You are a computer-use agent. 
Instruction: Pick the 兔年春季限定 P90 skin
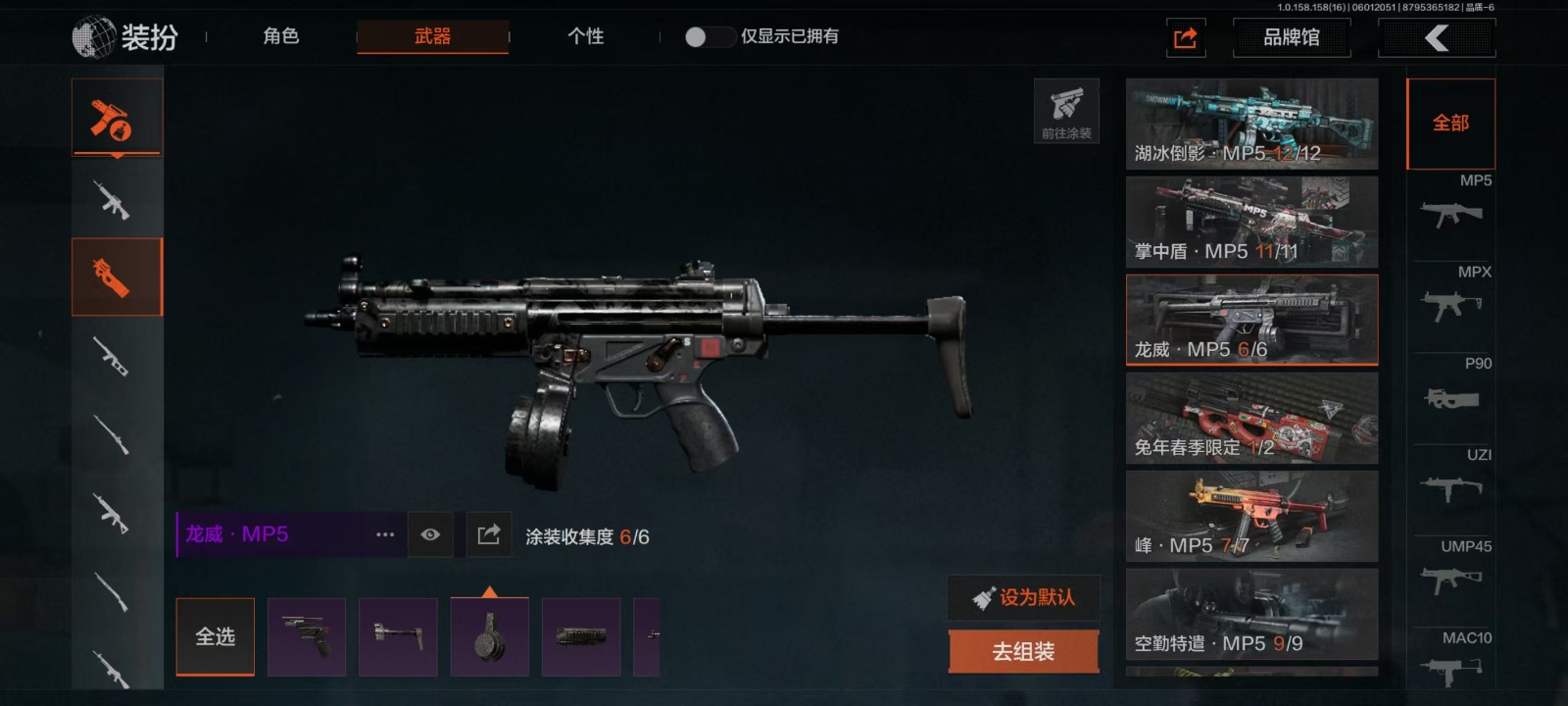1251,418
